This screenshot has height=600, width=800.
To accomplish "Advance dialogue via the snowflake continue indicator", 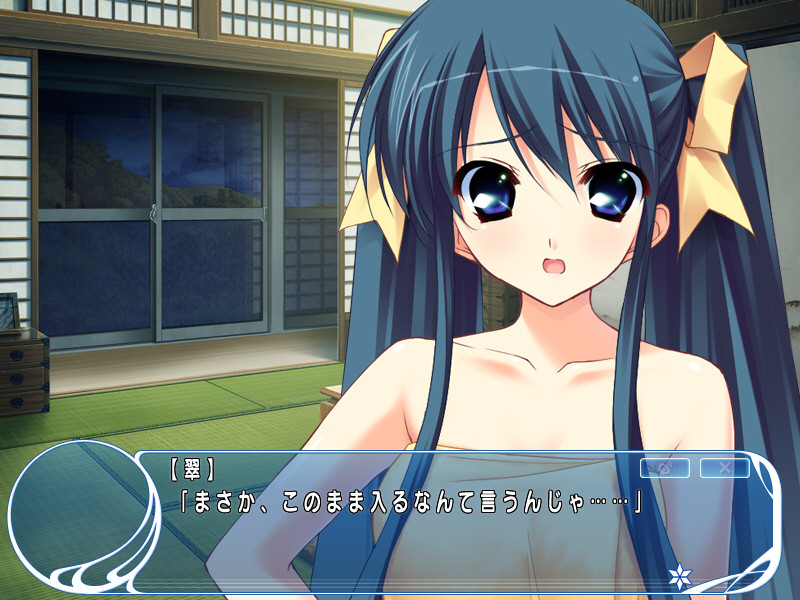I will coord(680,576).
